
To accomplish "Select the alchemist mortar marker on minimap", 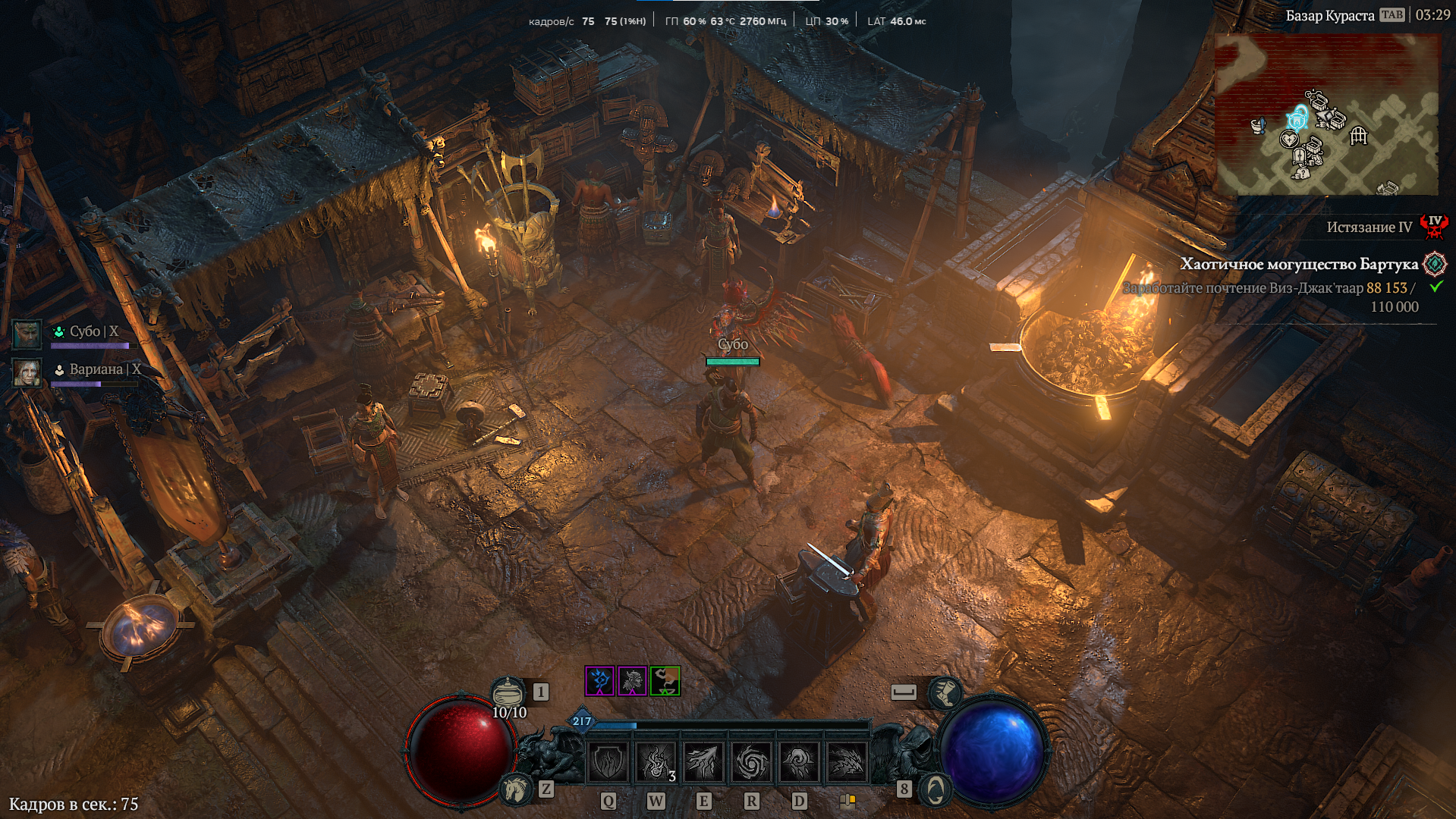I will click(1258, 125).
